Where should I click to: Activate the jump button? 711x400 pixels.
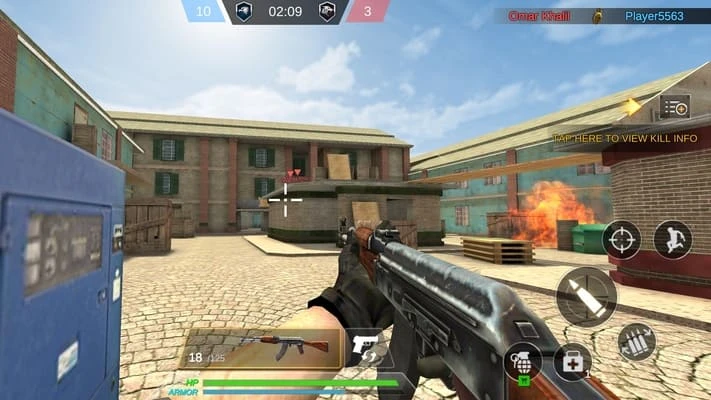pyautogui.click(x=673, y=240)
